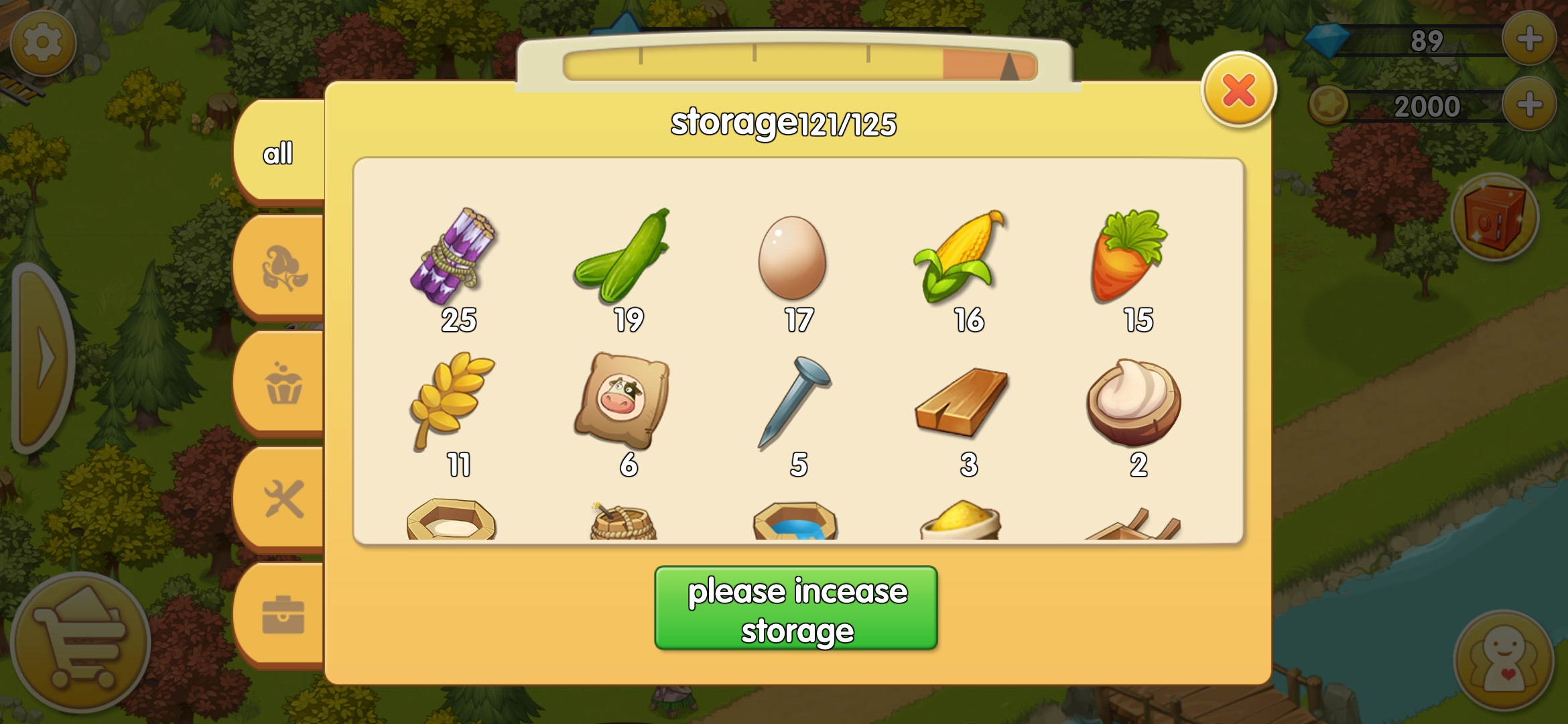Switch to the 'all' storage tab
This screenshot has height=724, width=1568.
coord(278,153)
